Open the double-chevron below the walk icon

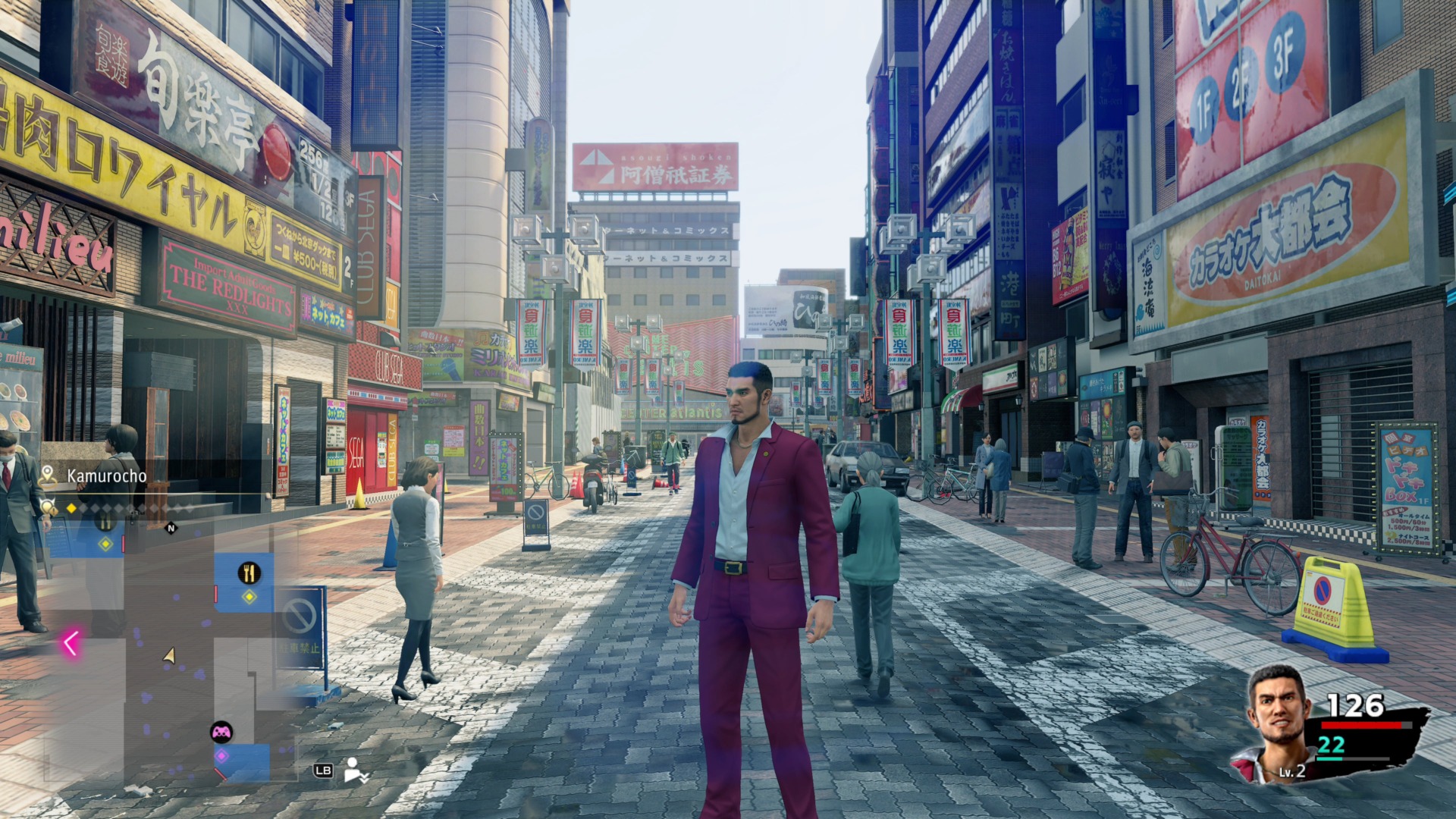[363, 778]
